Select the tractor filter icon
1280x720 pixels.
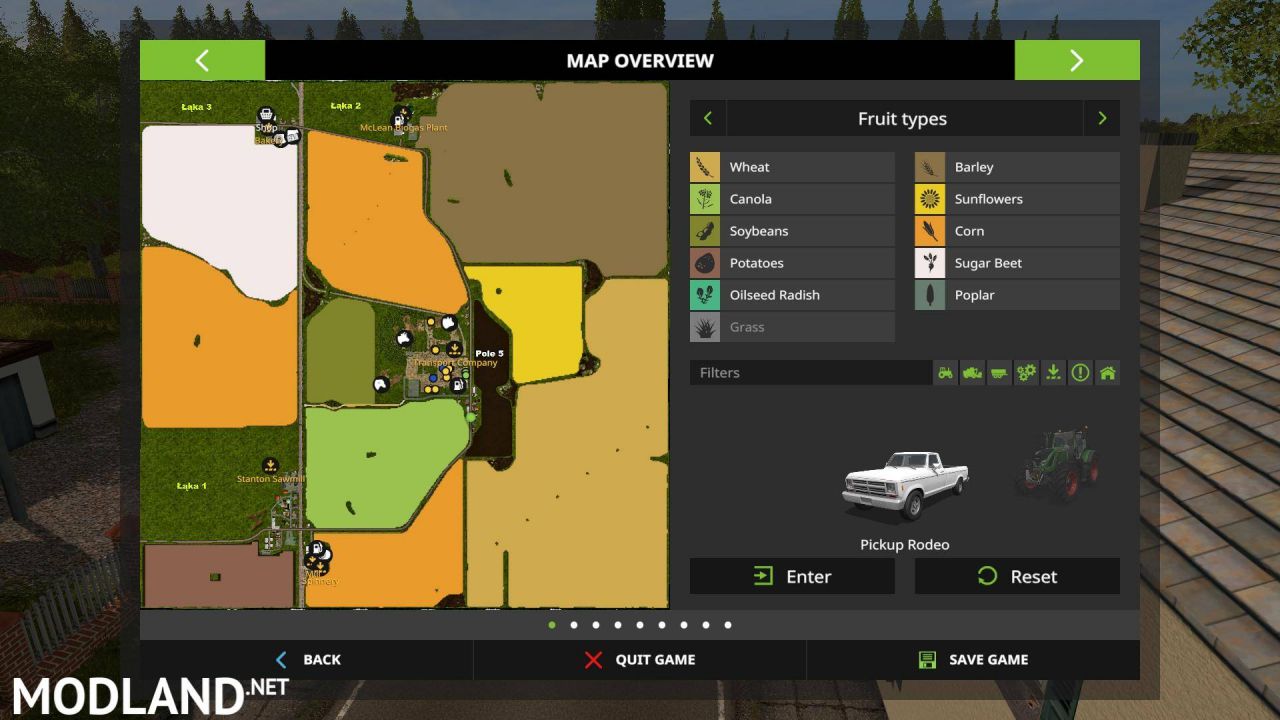pyautogui.click(x=944, y=372)
